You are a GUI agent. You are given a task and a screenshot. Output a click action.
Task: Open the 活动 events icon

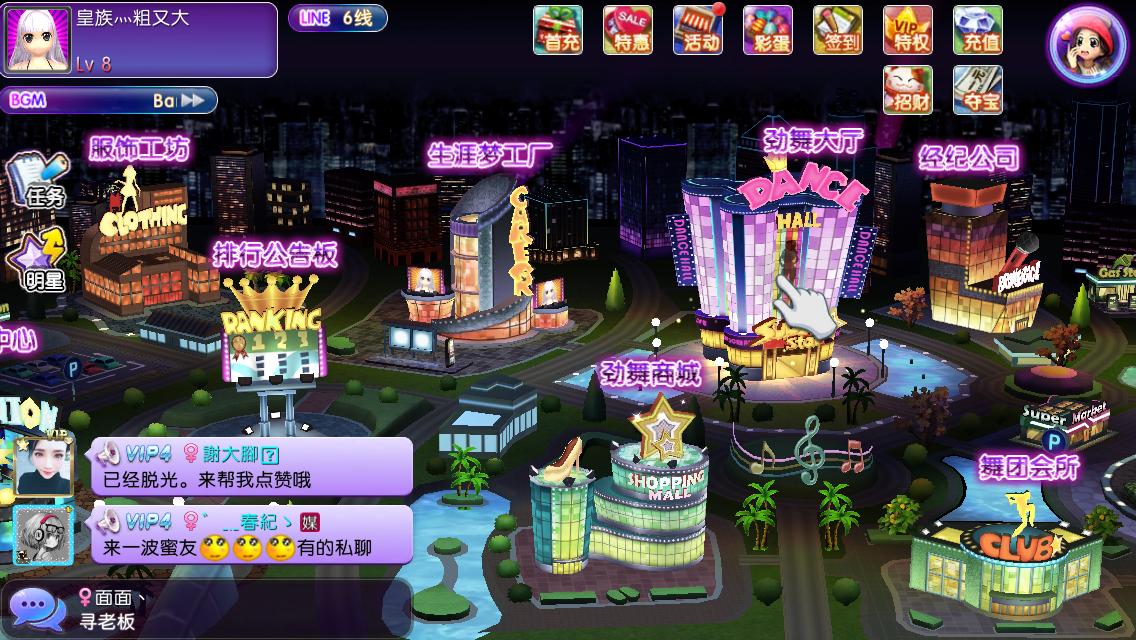coord(697,29)
